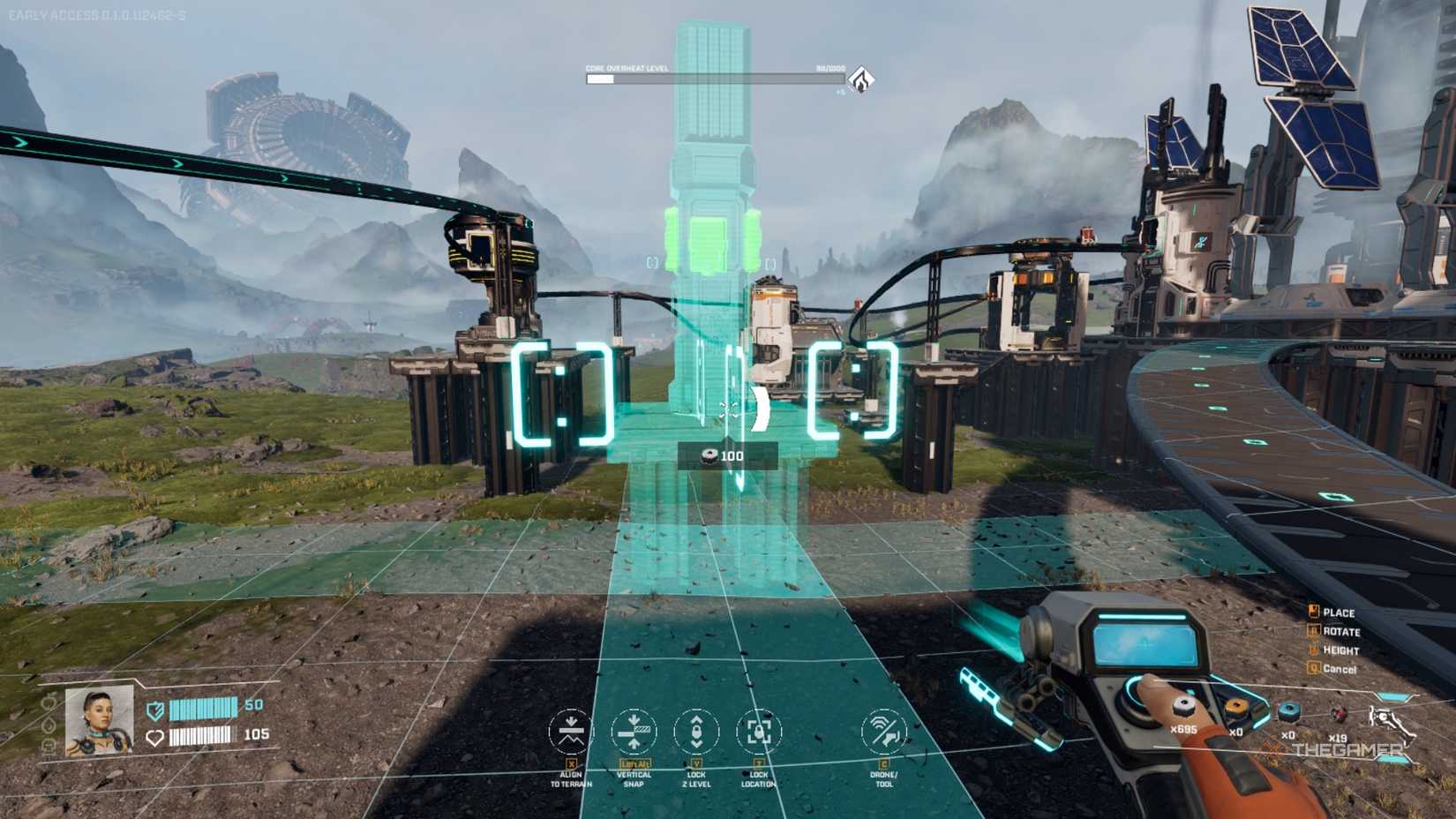Select the Lock Z Level icon
Viewport: 1456px width, 819px height.
click(x=696, y=732)
